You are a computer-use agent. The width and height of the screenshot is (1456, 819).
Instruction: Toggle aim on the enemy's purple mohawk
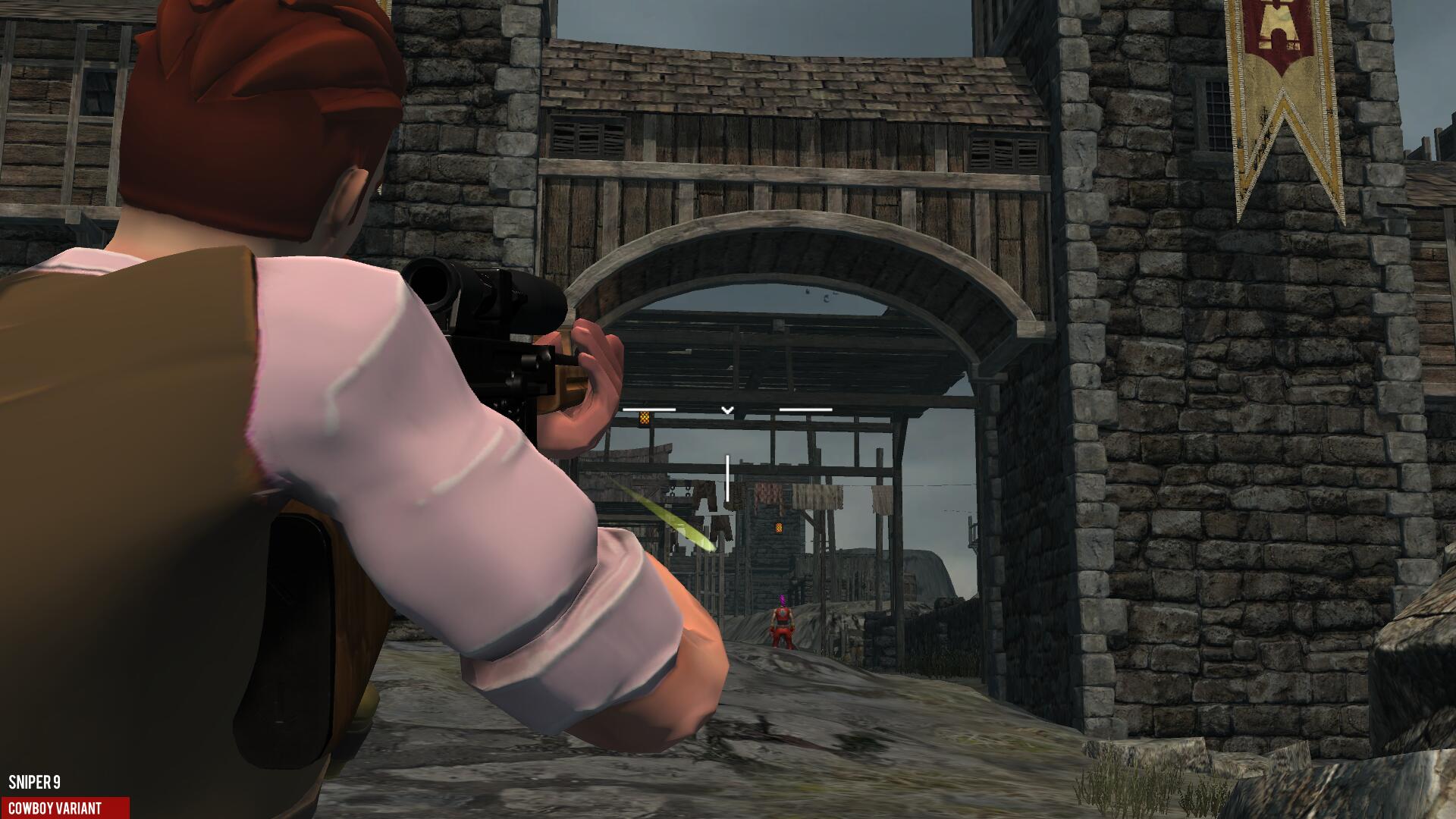782,600
